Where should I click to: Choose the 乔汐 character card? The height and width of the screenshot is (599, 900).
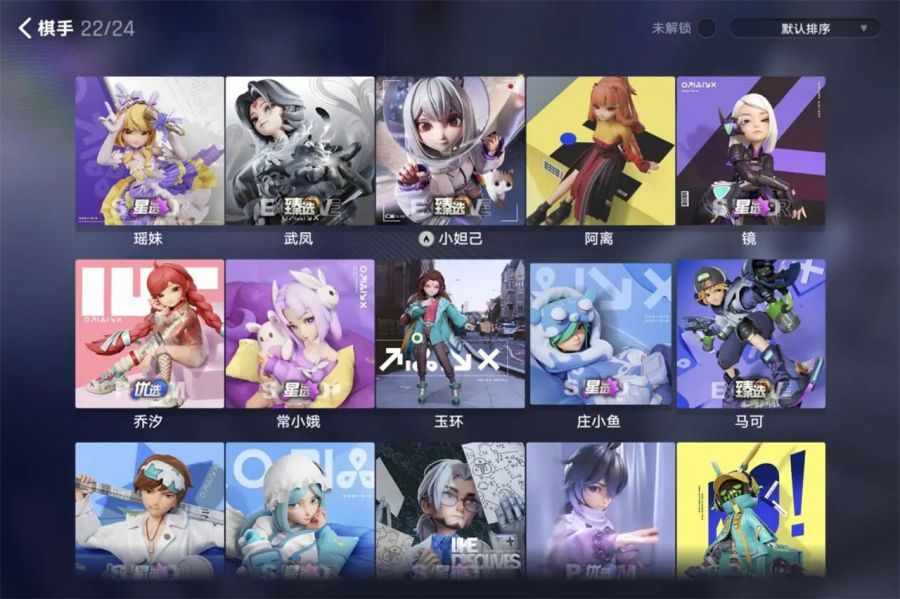150,334
